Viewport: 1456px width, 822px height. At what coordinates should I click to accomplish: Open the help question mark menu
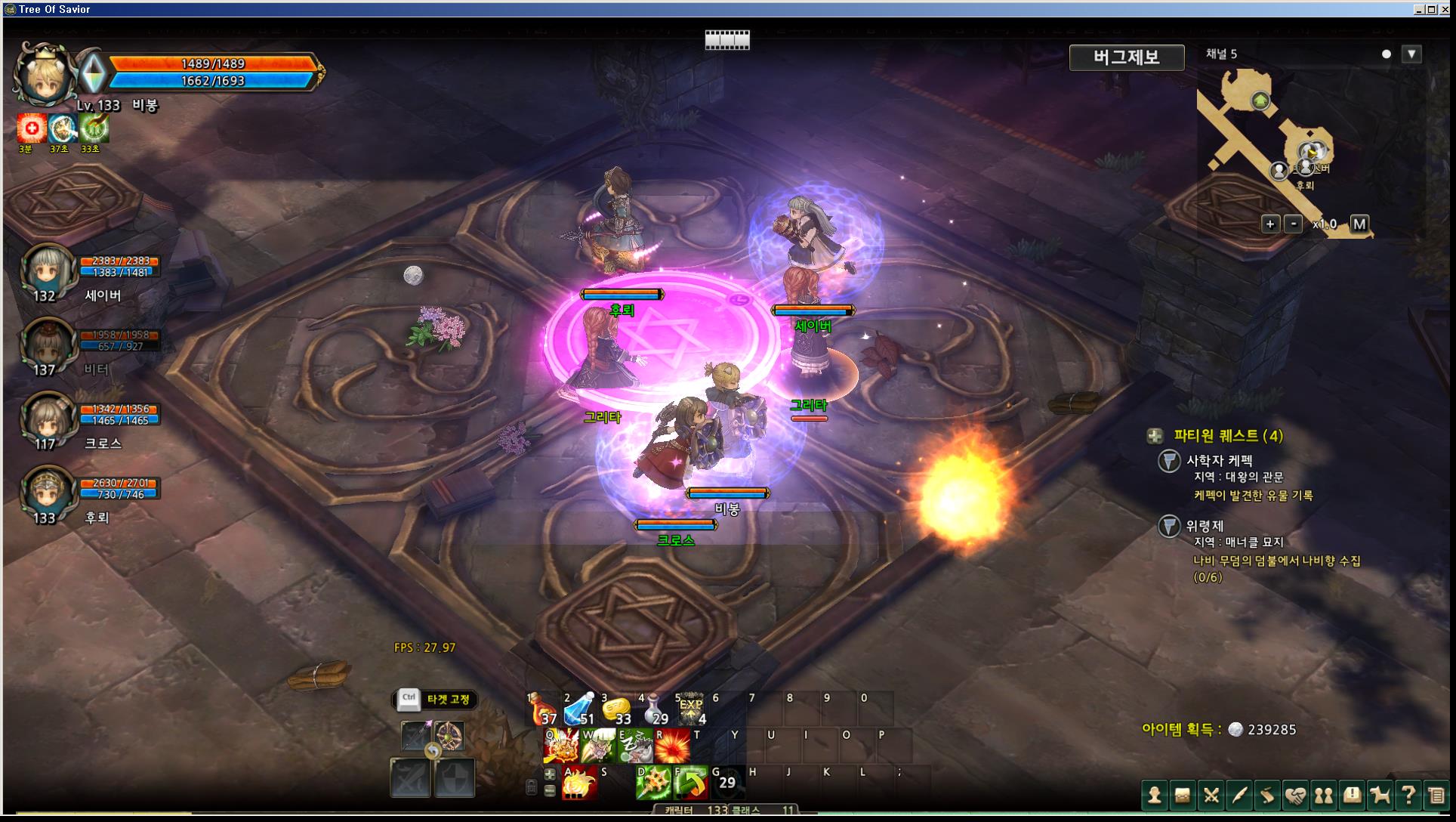point(1408,796)
